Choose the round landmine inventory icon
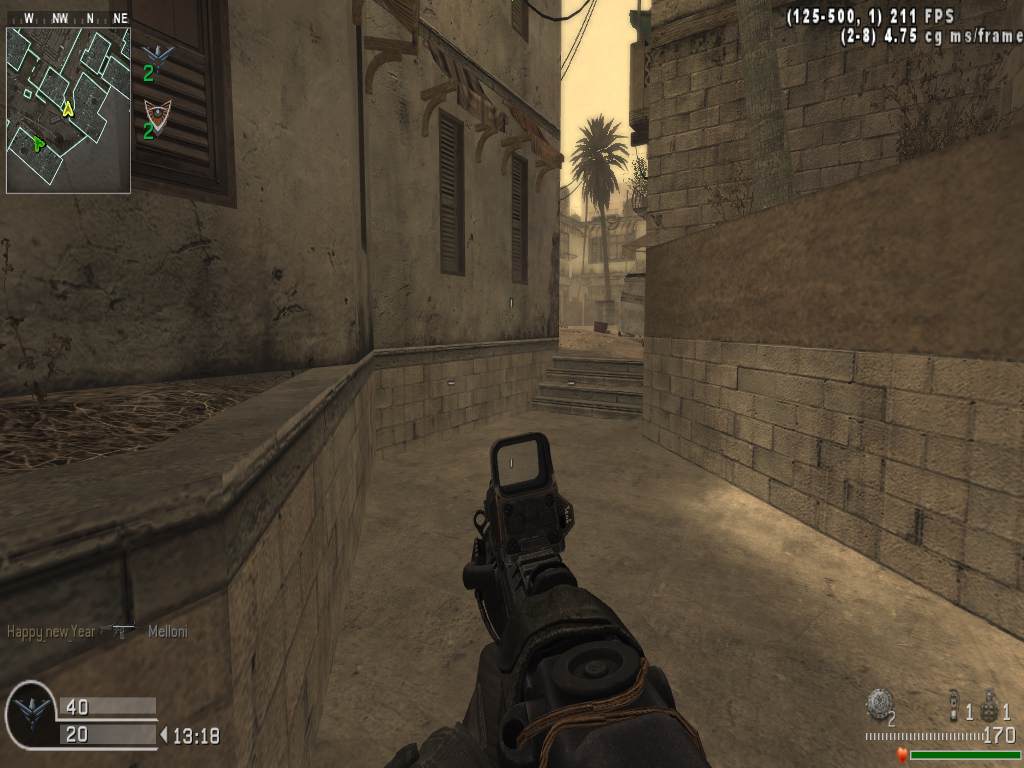This screenshot has width=1024, height=768. 879,703
